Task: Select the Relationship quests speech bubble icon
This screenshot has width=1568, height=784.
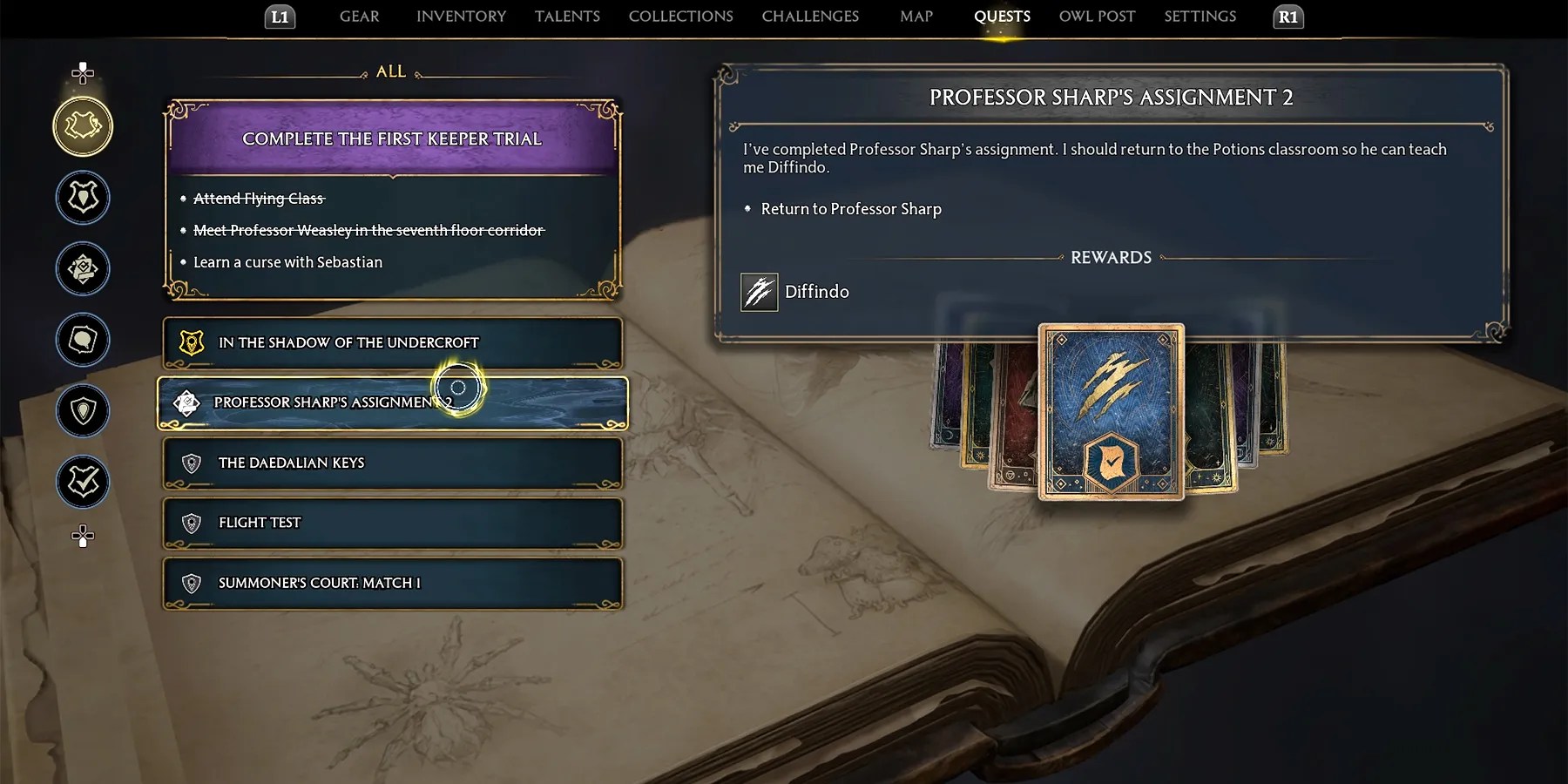Action: point(83,341)
